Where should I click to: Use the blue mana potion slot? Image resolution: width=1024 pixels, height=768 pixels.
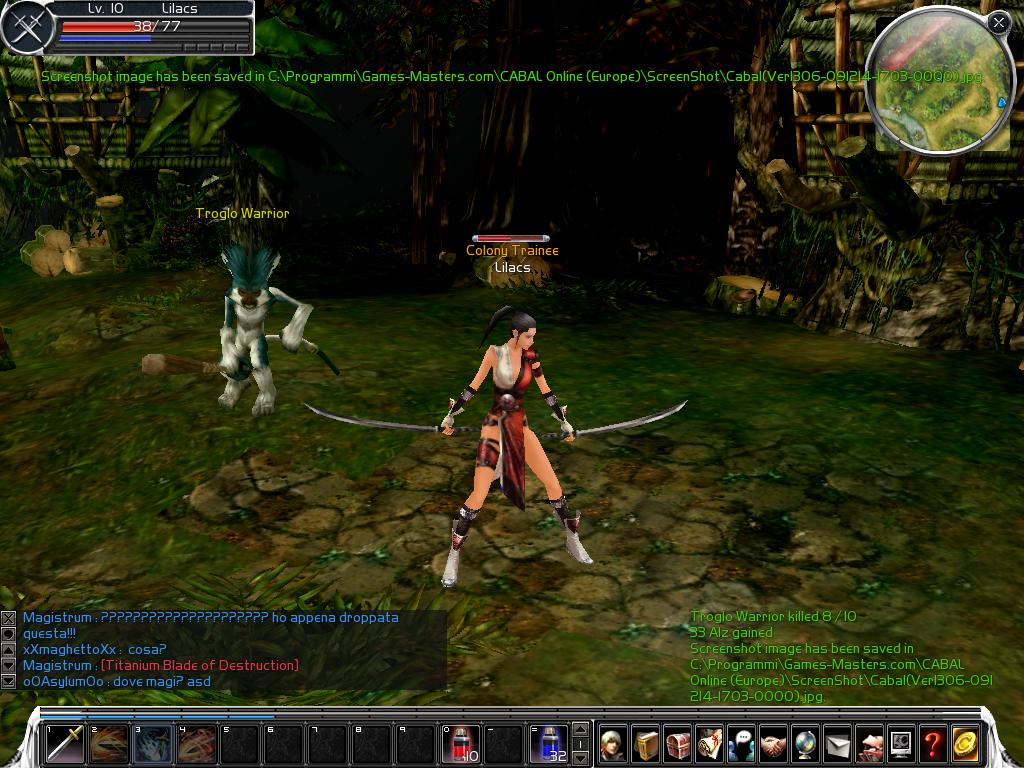click(548, 744)
